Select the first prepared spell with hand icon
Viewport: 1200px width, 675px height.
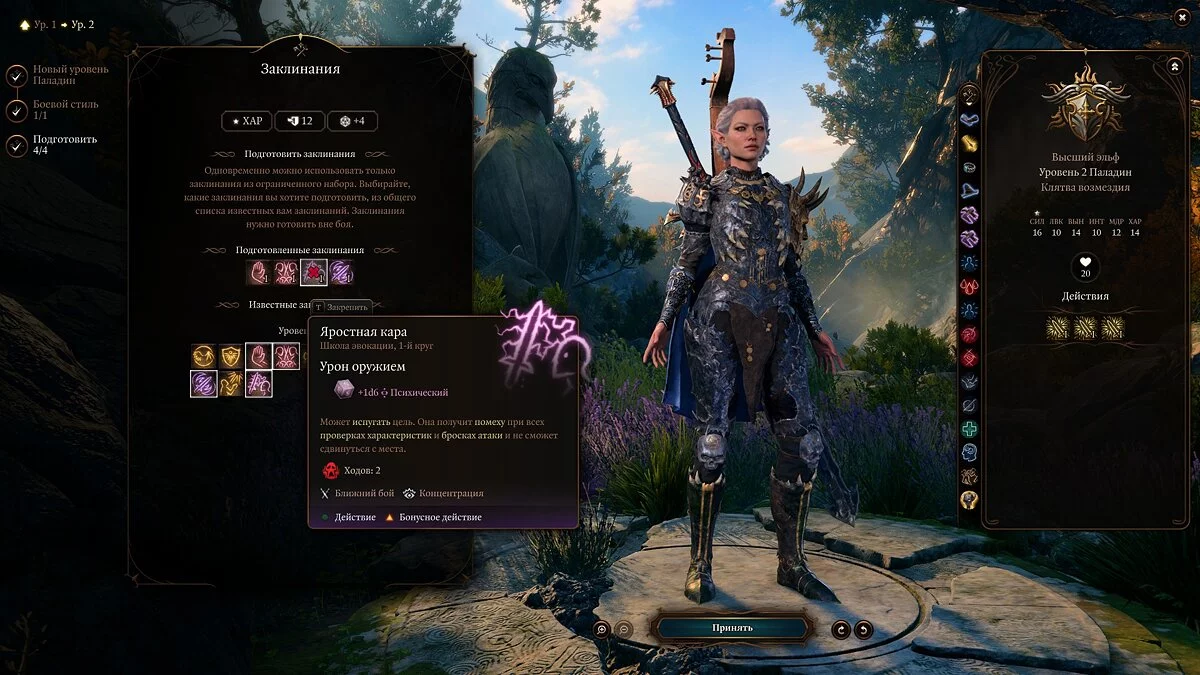tap(259, 272)
